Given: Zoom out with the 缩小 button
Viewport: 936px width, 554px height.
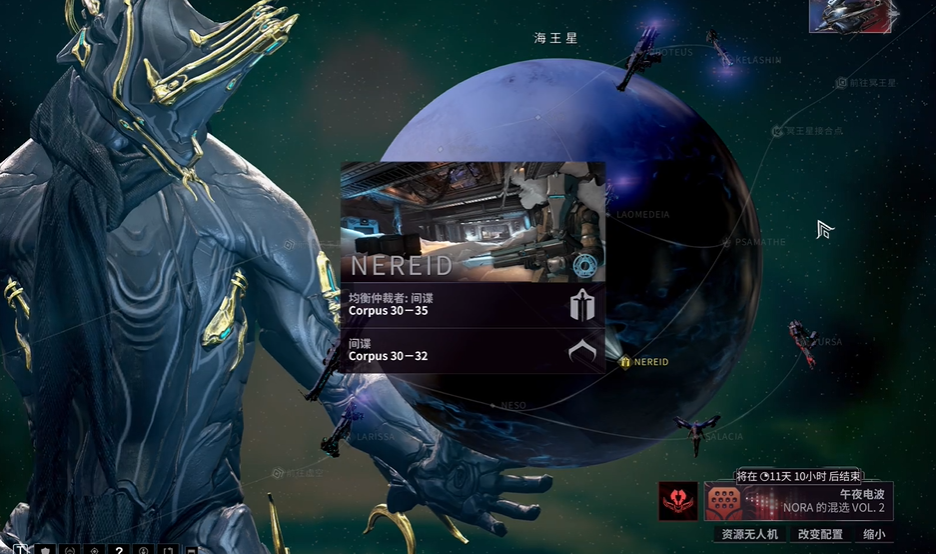Looking at the screenshot, I should click(873, 535).
